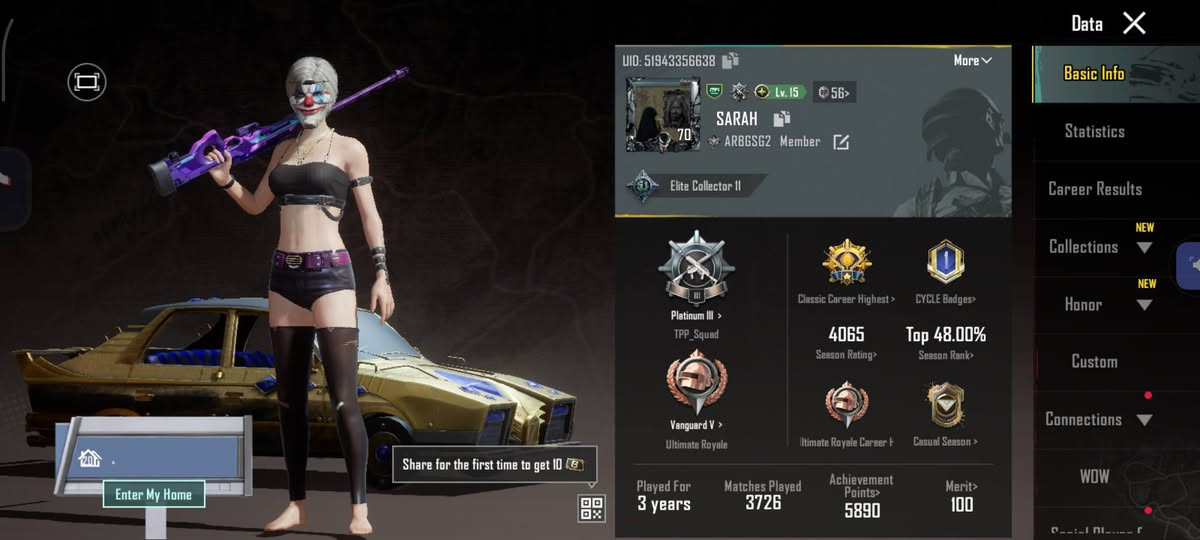This screenshot has width=1200, height=540.
Task: View Platinum III tier details
Action: coord(696,280)
